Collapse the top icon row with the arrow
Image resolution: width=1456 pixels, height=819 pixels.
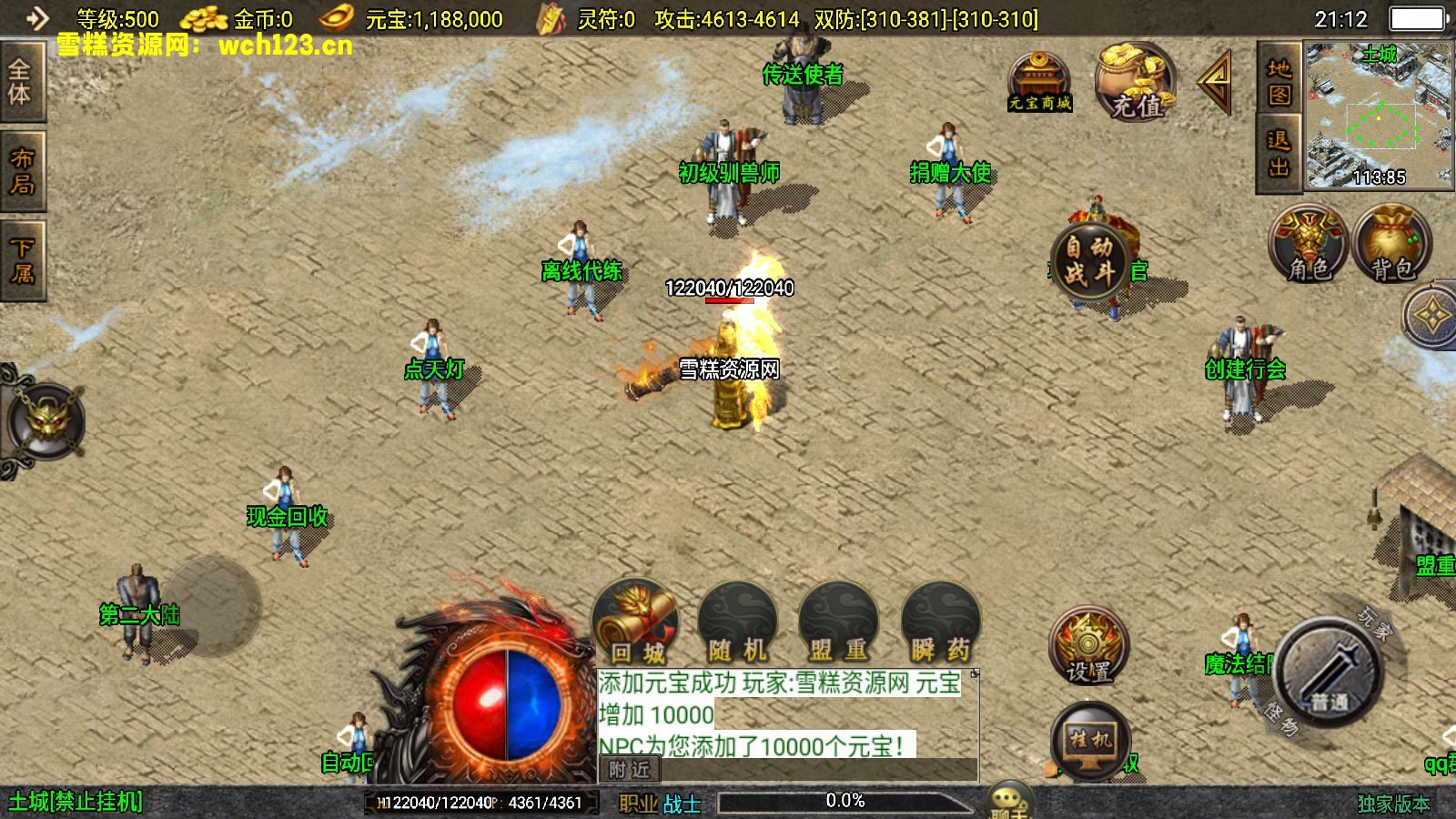[x=1216, y=82]
